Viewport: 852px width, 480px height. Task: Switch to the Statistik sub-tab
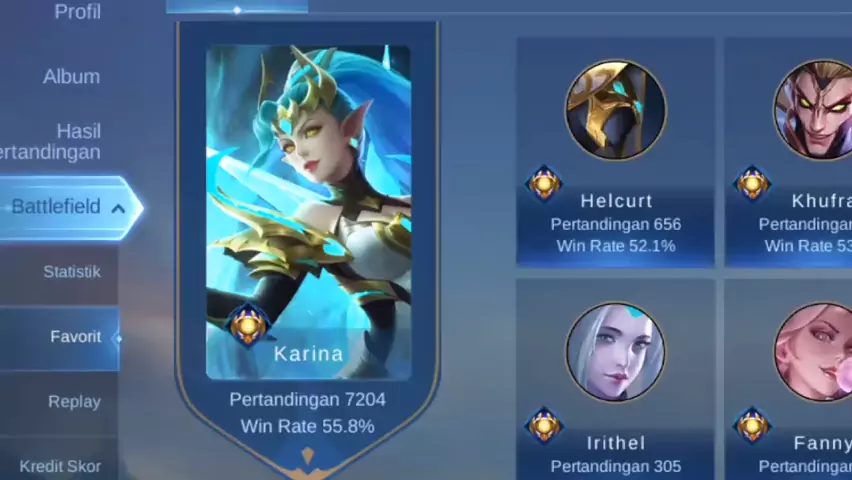[71, 272]
